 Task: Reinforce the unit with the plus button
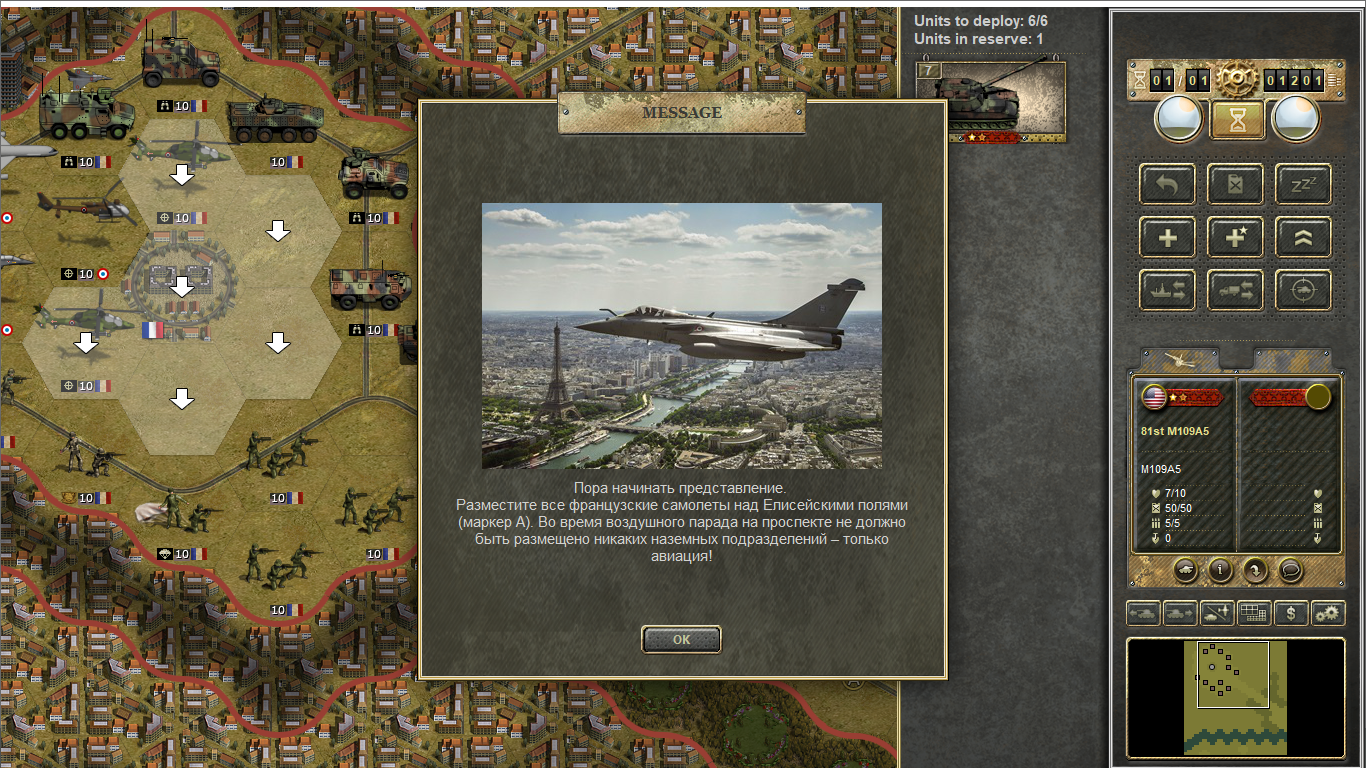[x=1167, y=237]
